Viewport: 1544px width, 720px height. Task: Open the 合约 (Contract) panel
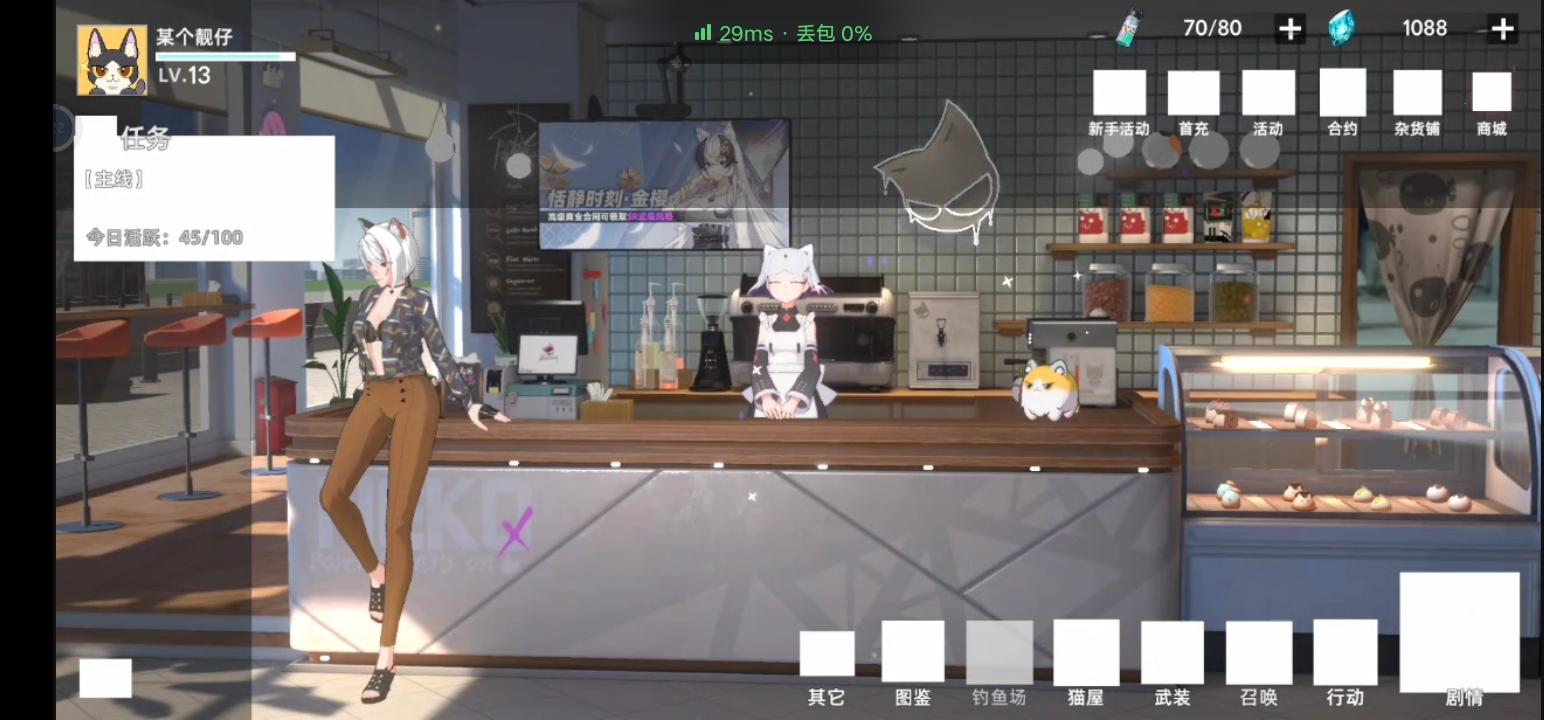1342,90
